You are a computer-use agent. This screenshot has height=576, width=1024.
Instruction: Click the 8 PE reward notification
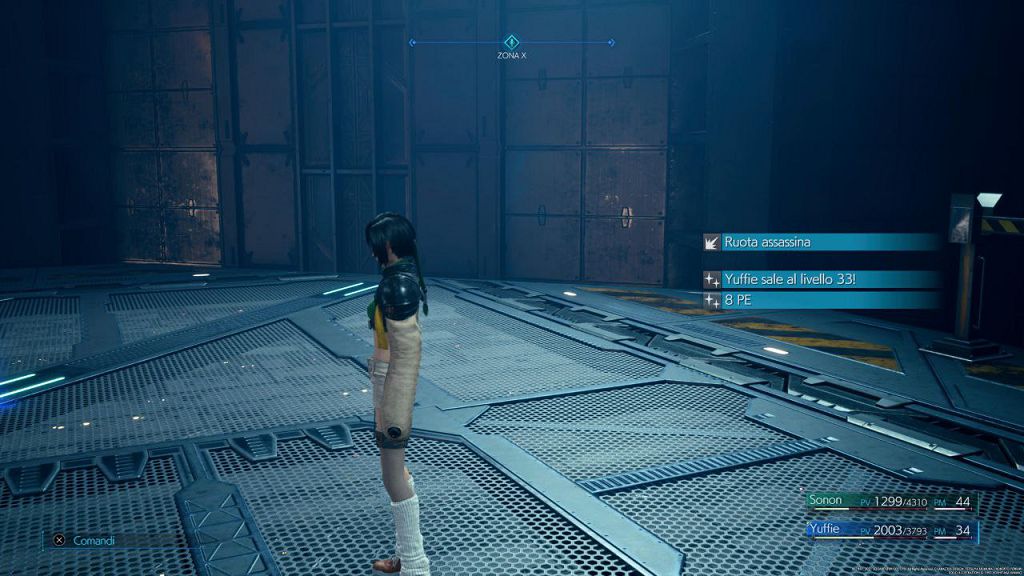[822, 299]
